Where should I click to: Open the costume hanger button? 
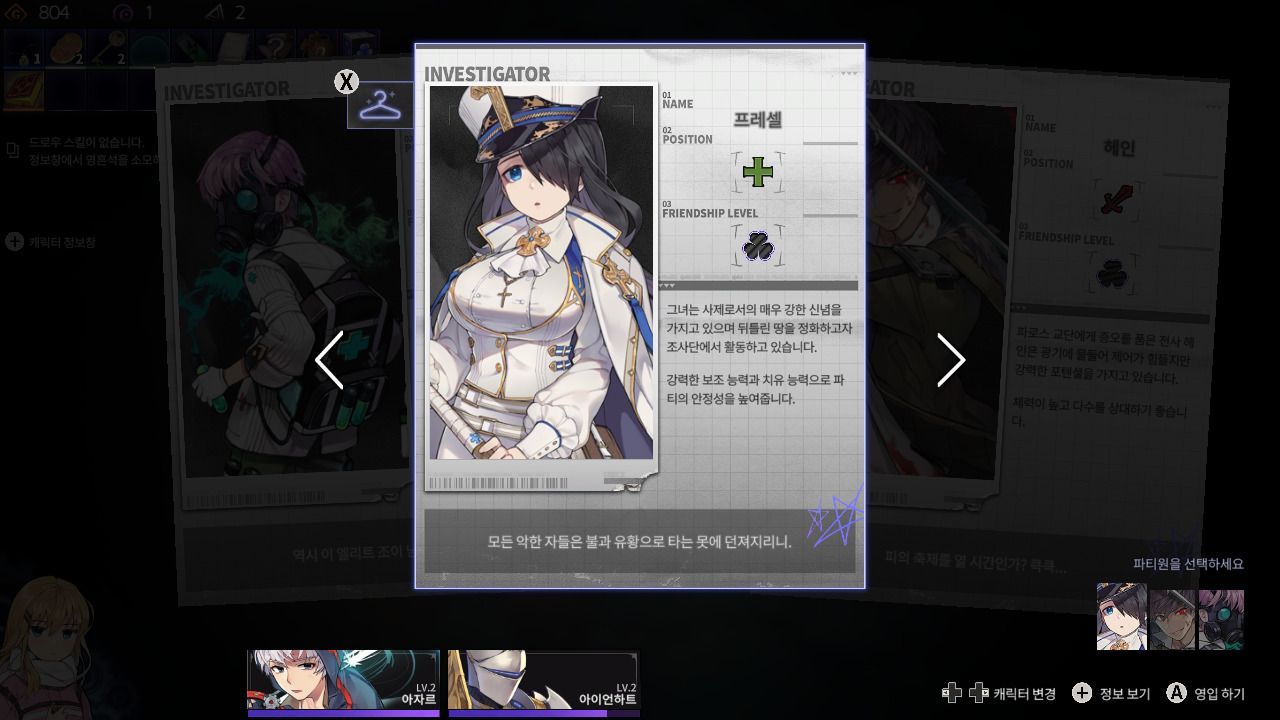(379, 104)
